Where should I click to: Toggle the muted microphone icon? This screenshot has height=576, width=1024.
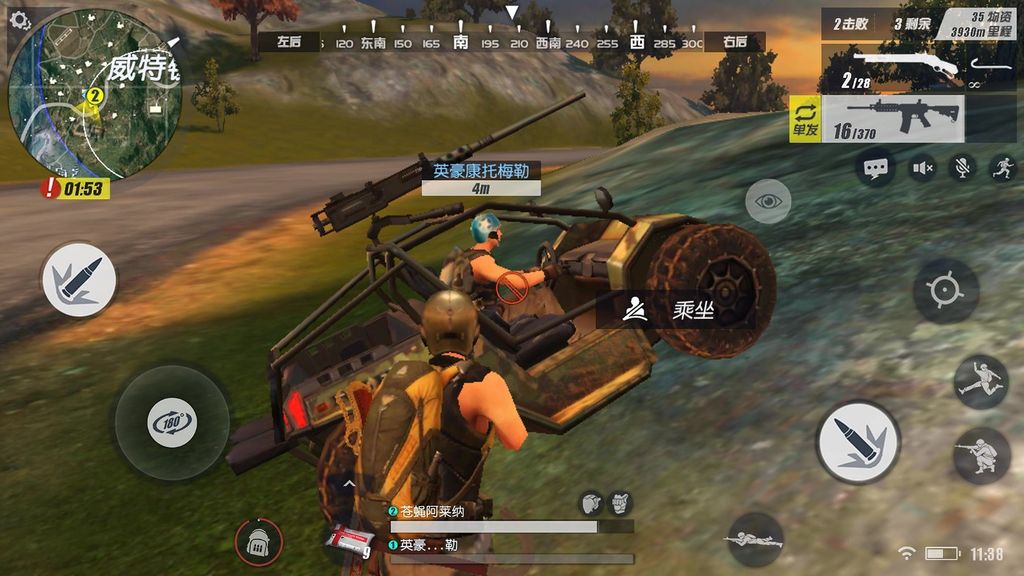point(963,168)
